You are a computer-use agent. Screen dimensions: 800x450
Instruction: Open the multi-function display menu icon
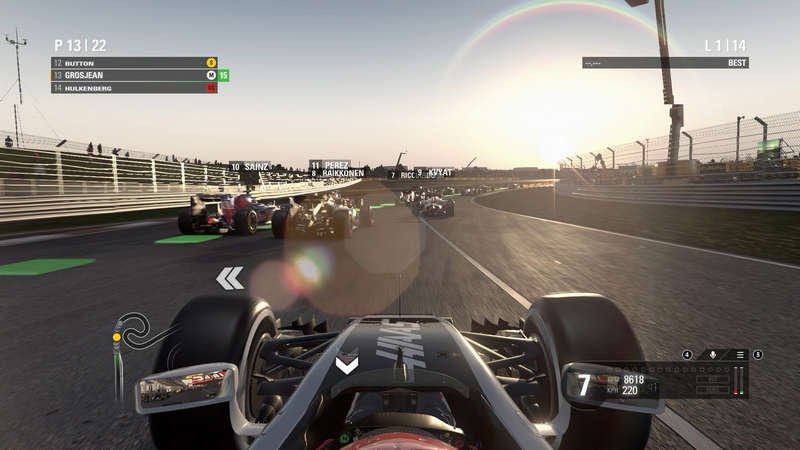(x=740, y=354)
